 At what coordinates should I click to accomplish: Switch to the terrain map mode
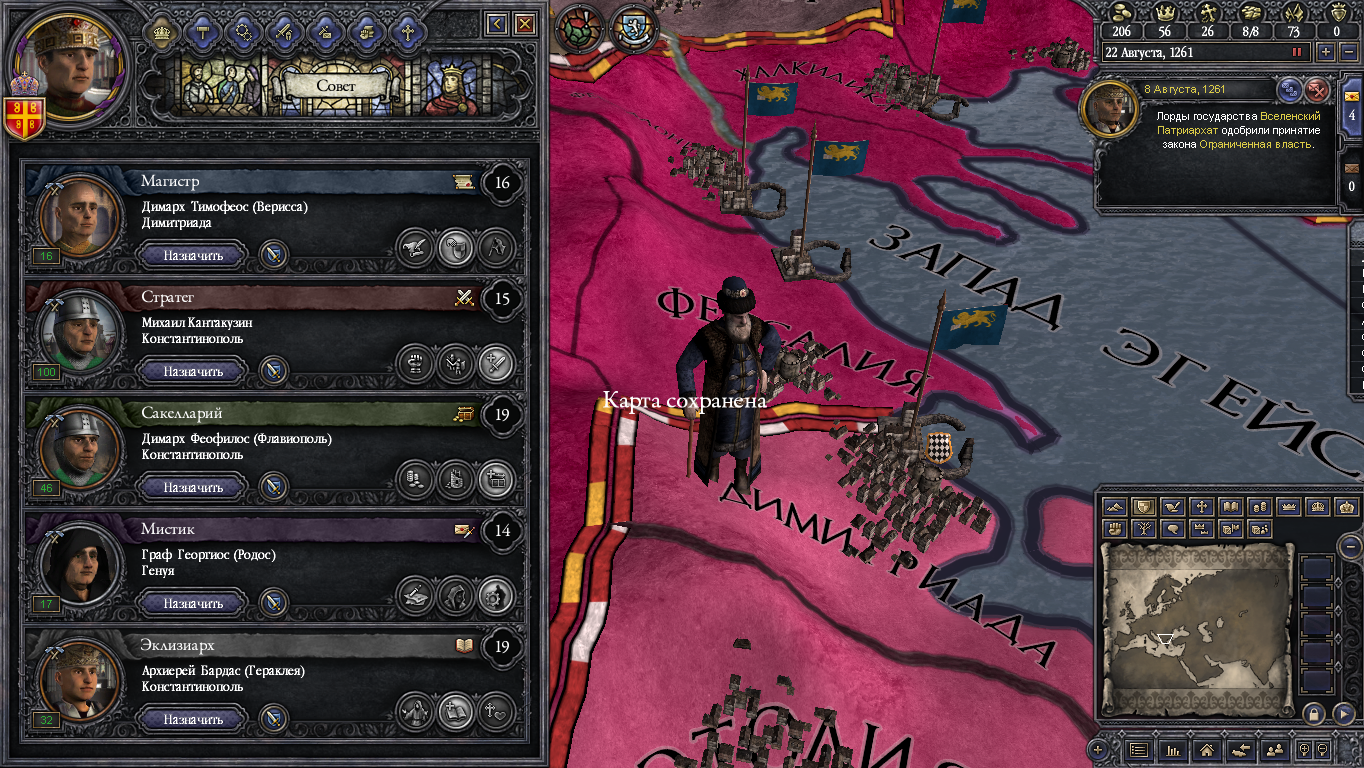pos(1115,507)
